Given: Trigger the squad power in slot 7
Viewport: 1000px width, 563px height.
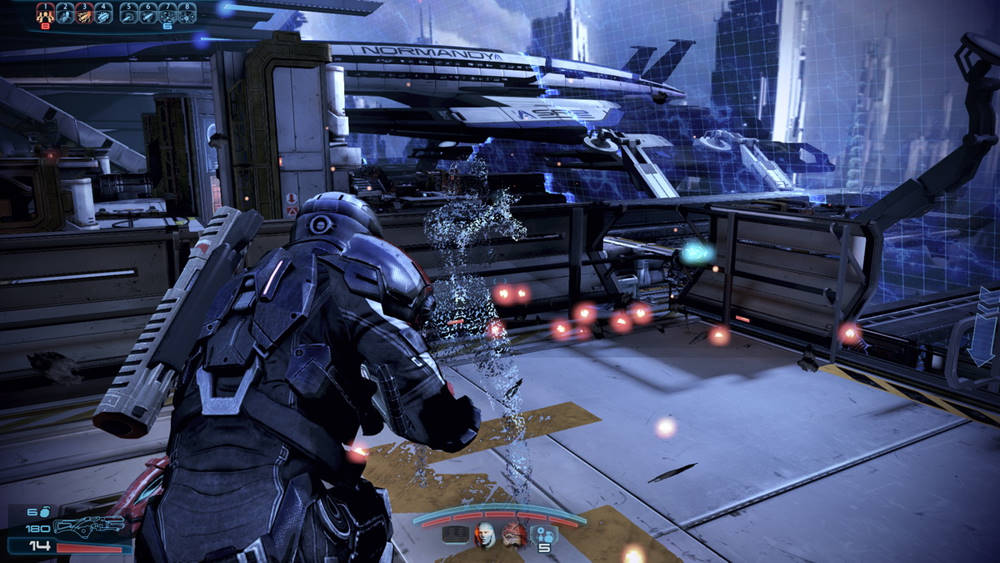Looking at the screenshot, I should (x=167, y=13).
